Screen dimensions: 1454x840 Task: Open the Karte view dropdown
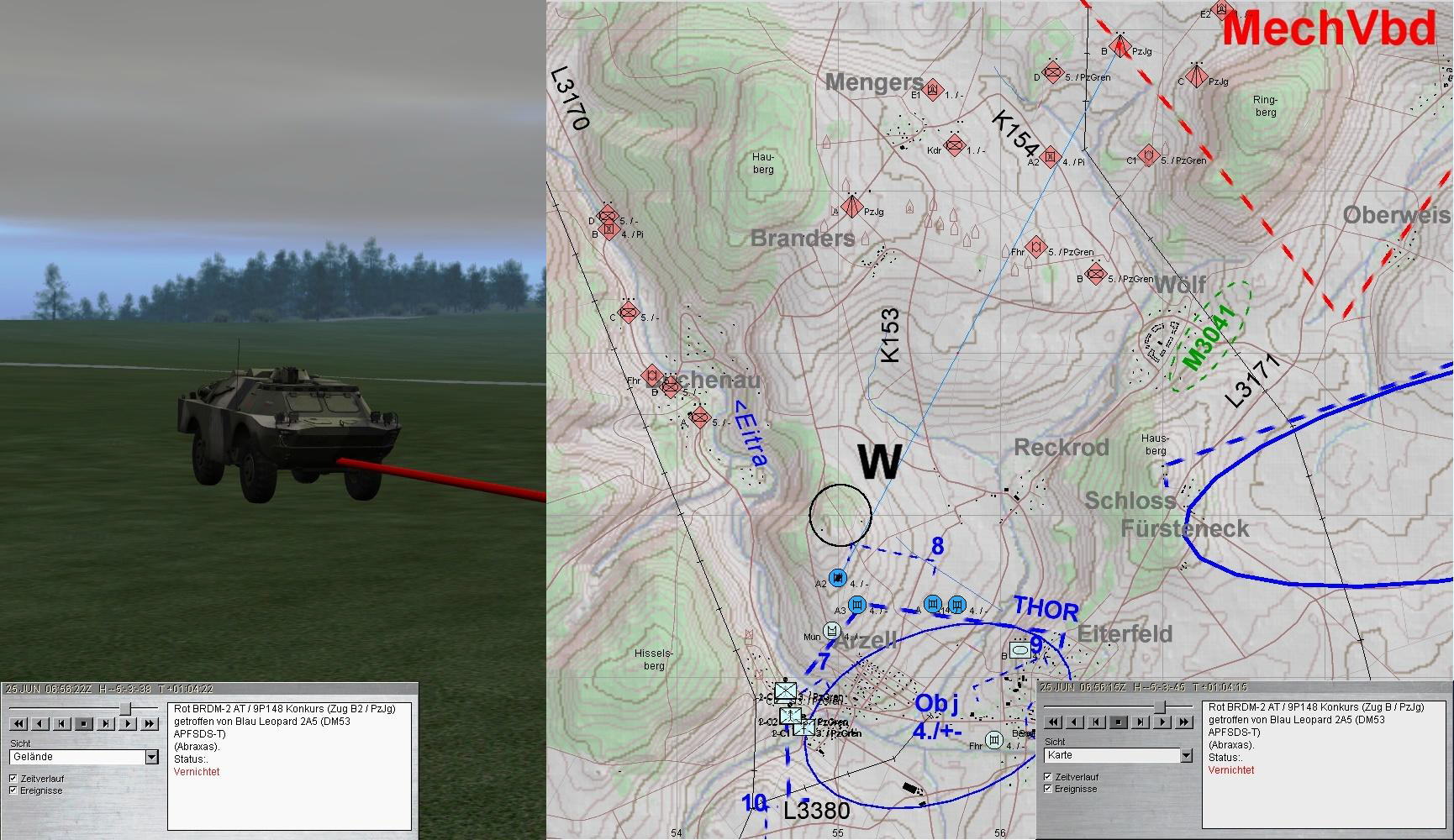[x=1186, y=755]
